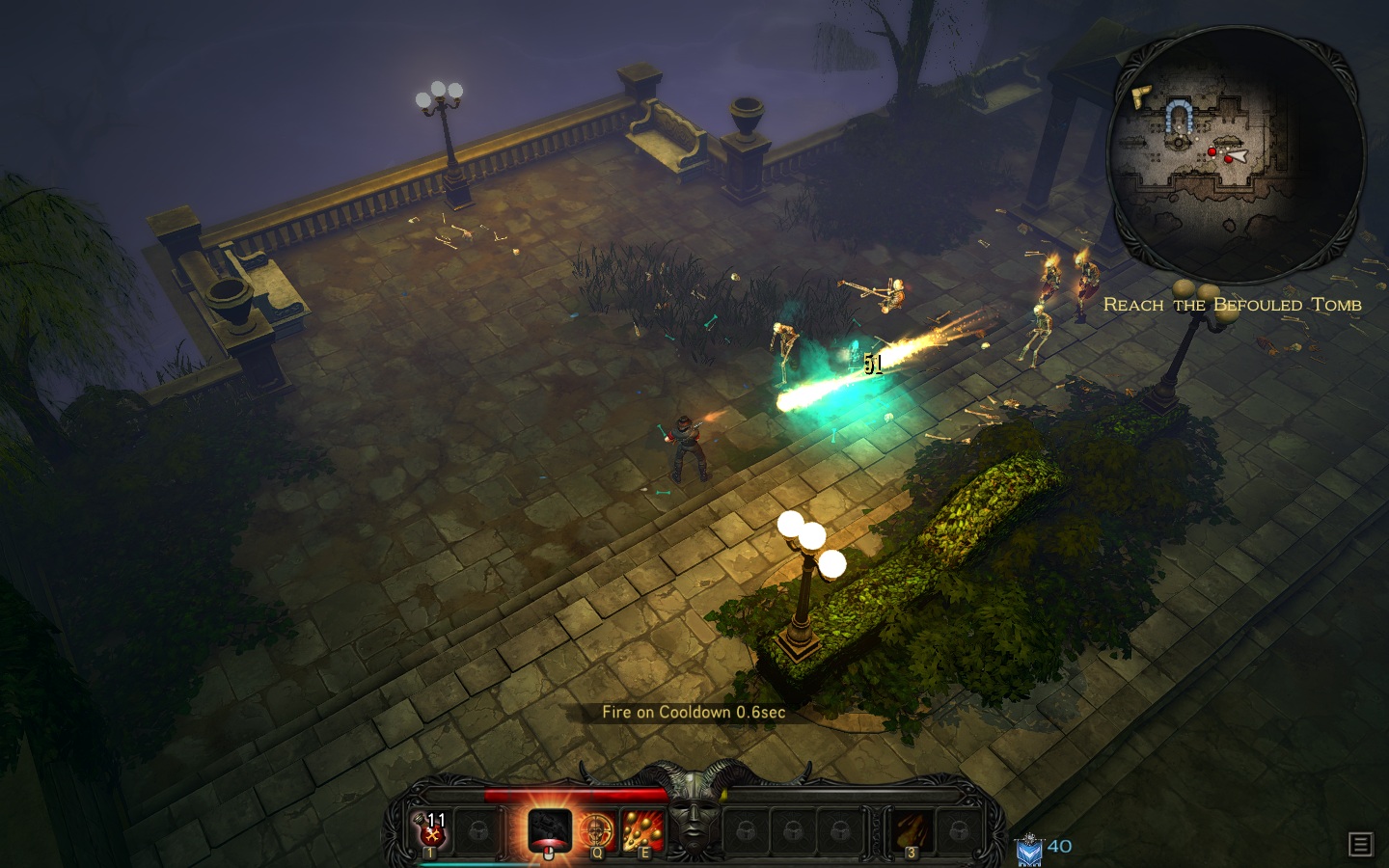Use the red health potion slot
Image resolution: width=1389 pixels, height=868 pixels.
click(431, 829)
